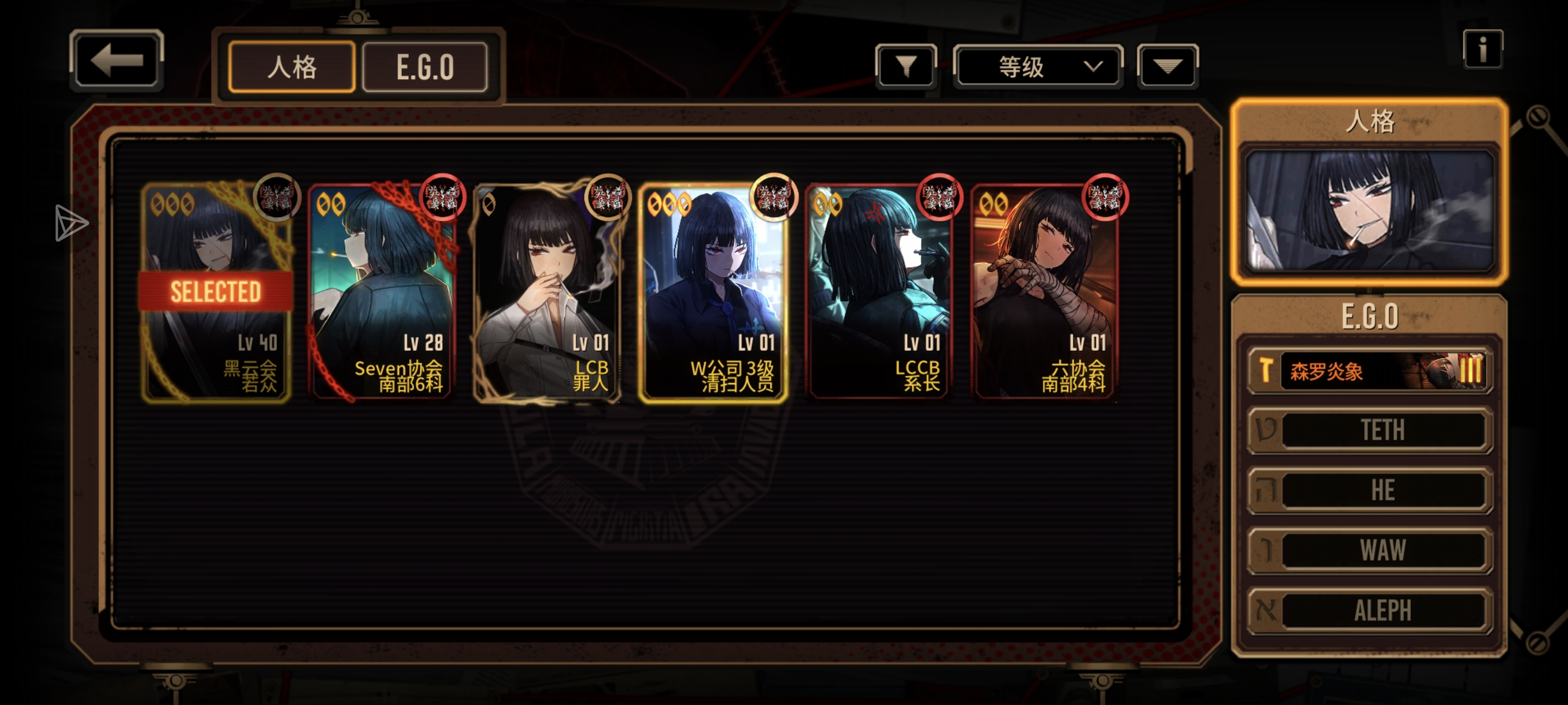
Task: Choose the LCCB系长 identity card
Action: point(878,292)
